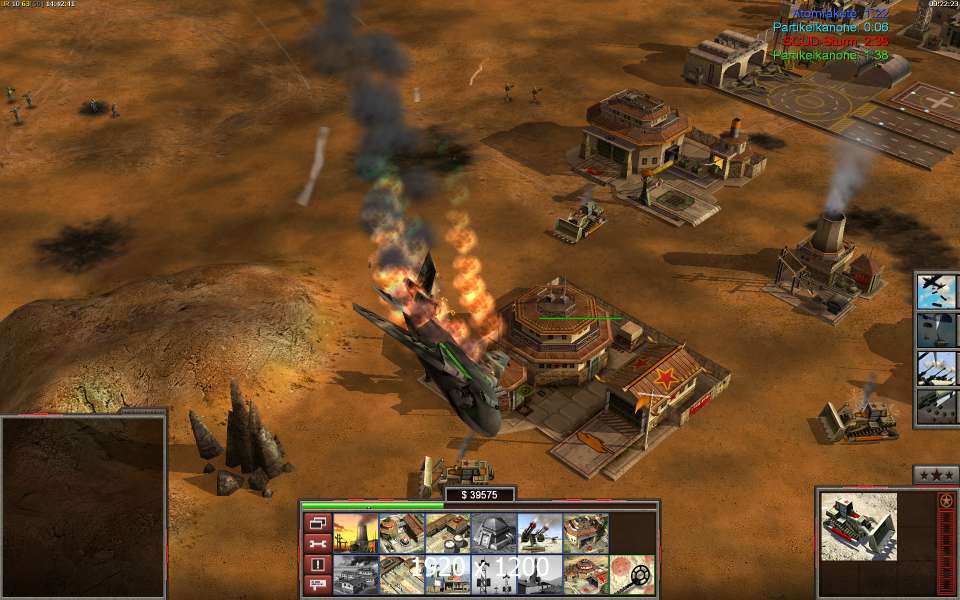Image resolution: width=960 pixels, height=600 pixels.
Task: Activate the wrench repair button
Action: 317,544
